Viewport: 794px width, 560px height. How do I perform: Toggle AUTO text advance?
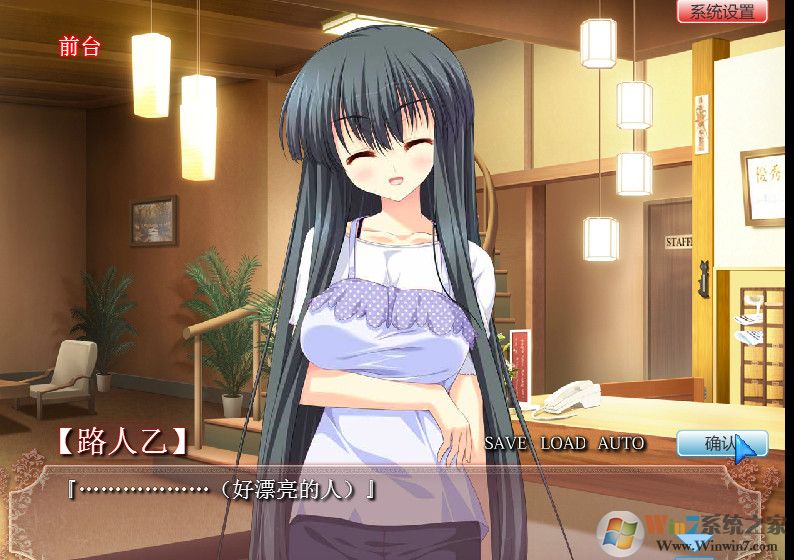(x=621, y=443)
